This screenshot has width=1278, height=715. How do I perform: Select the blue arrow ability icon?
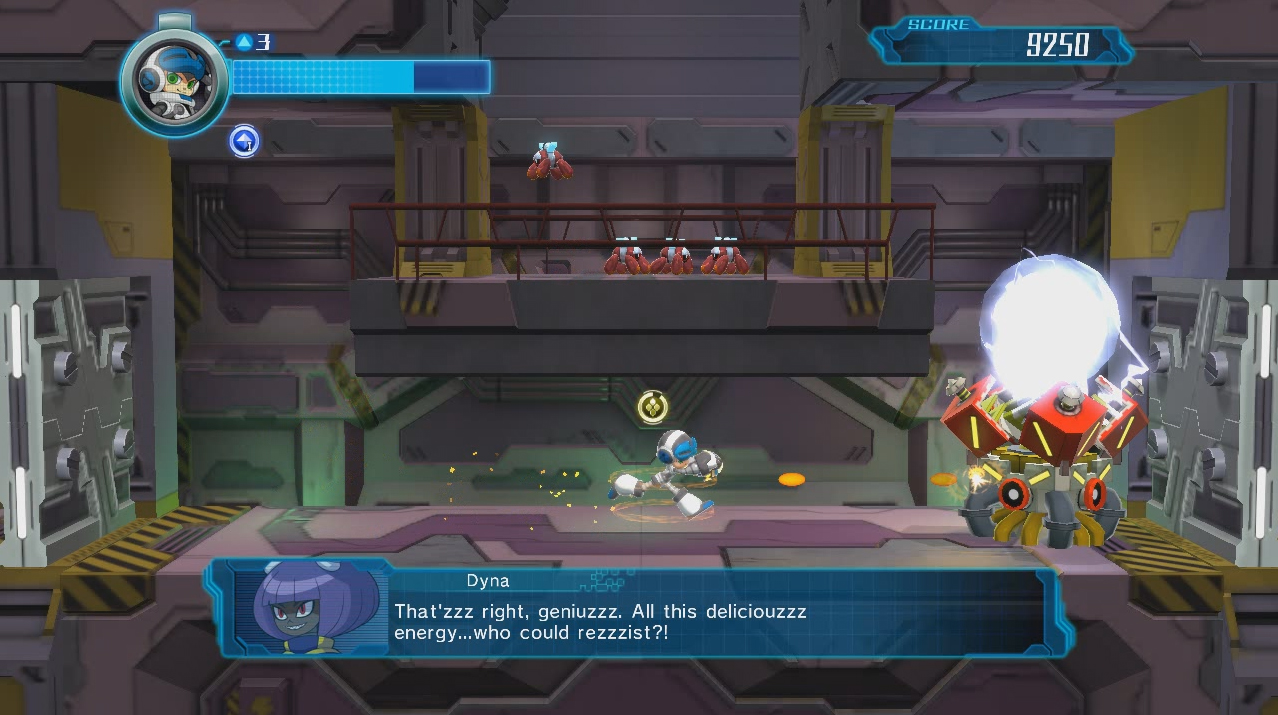pos(244,141)
